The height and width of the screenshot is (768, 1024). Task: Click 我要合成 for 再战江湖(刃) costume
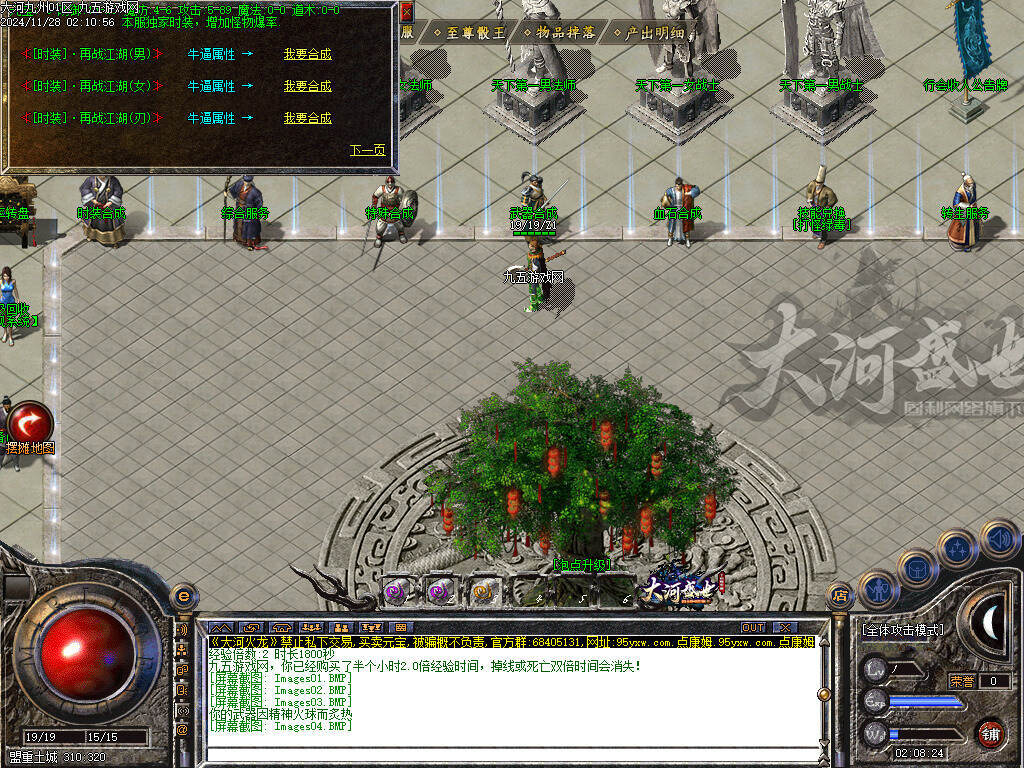click(x=307, y=118)
